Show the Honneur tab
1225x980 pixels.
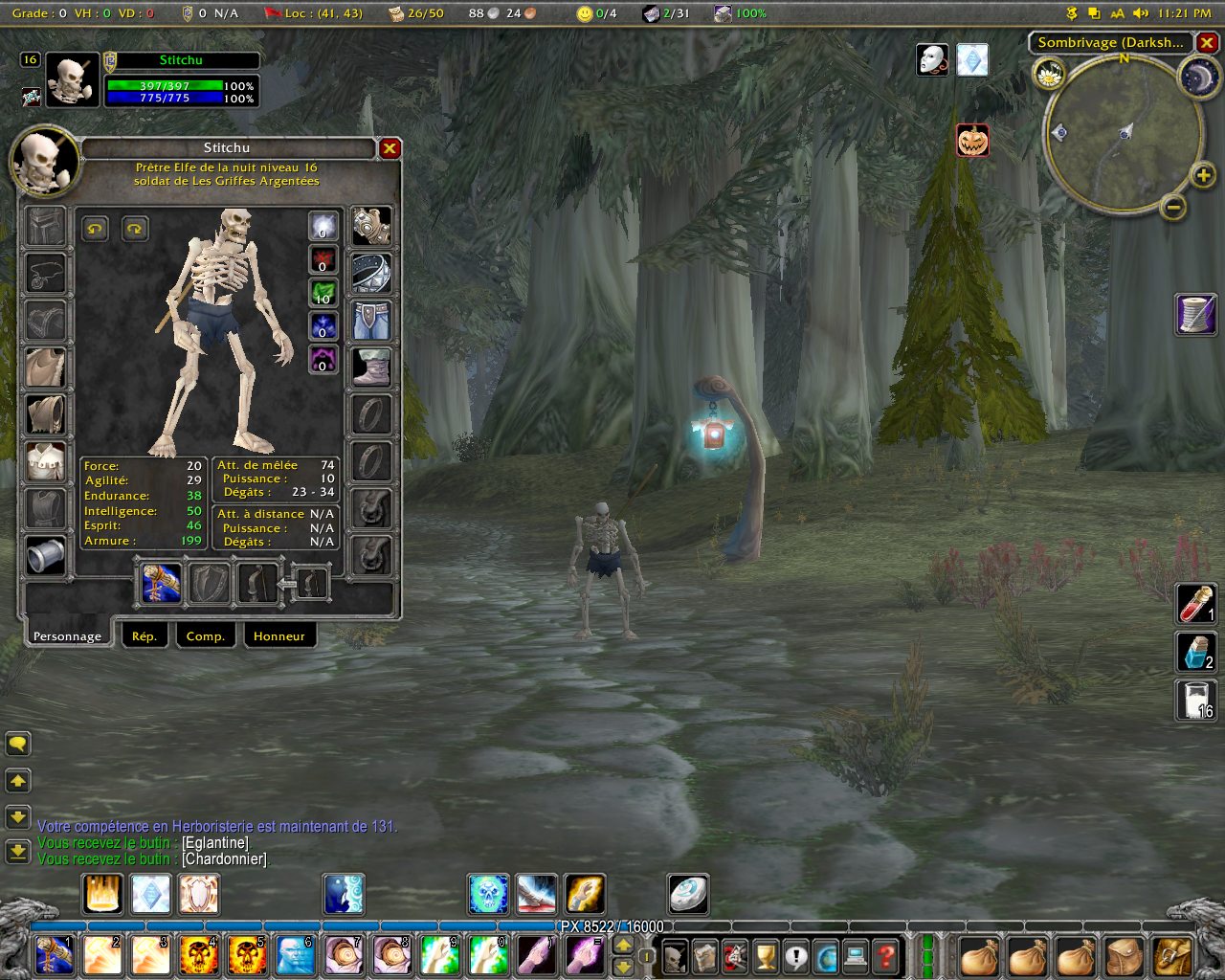pyautogui.click(x=278, y=635)
